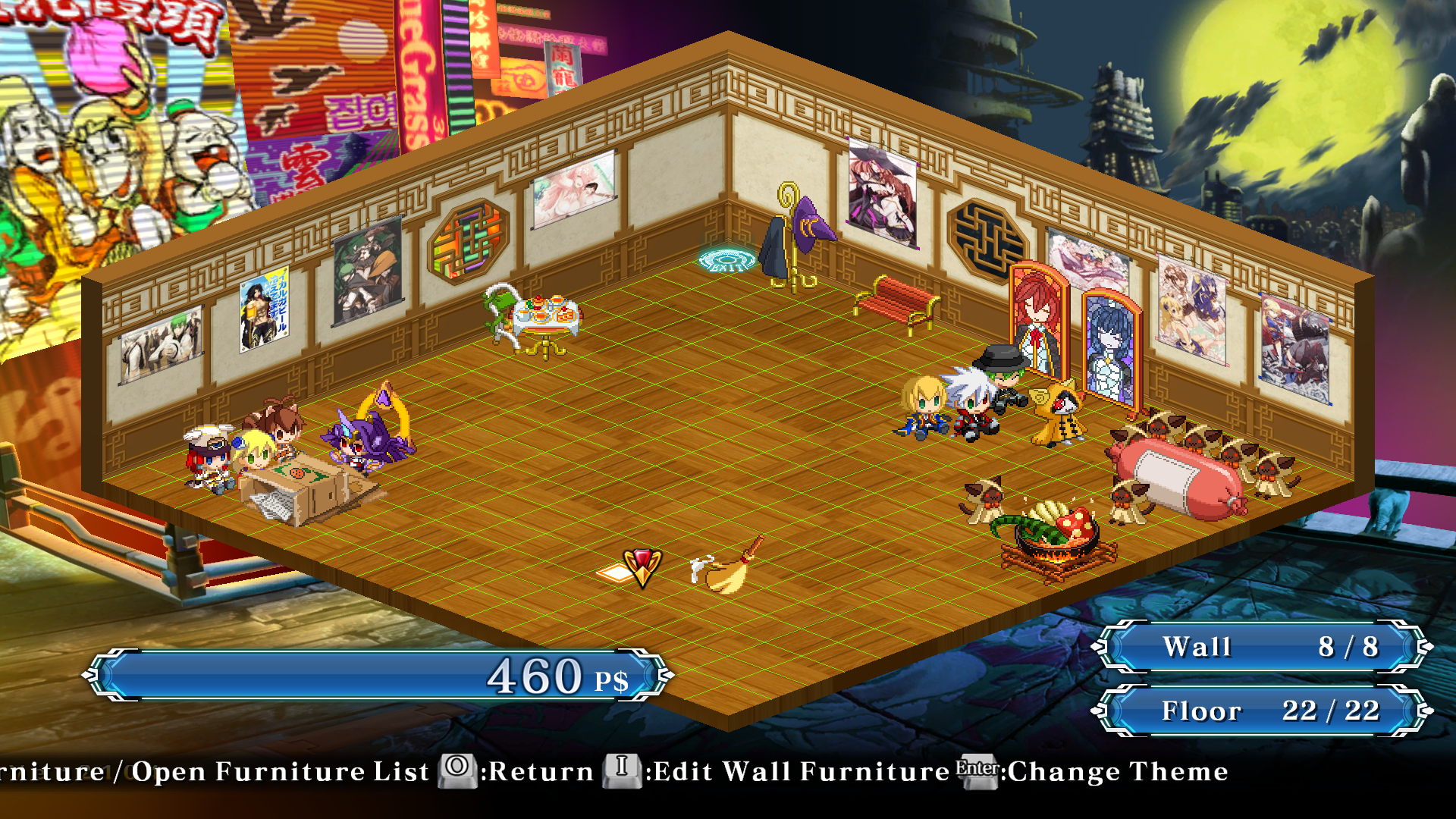Pick the giant pink sausage cushion
This screenshot has width=1456, height=819.
[1177, 478]
